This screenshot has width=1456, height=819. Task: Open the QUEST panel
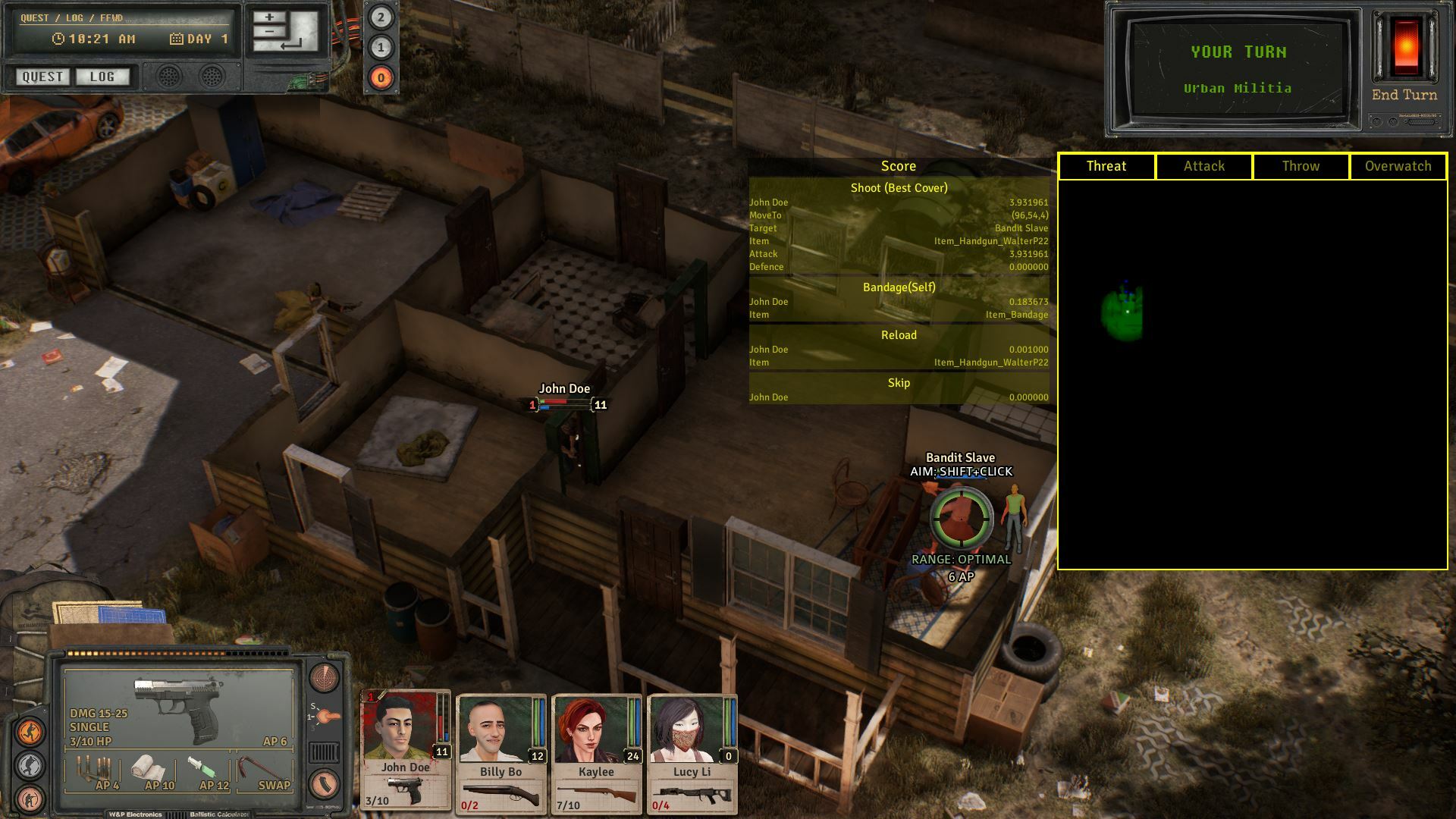point(42,77)
